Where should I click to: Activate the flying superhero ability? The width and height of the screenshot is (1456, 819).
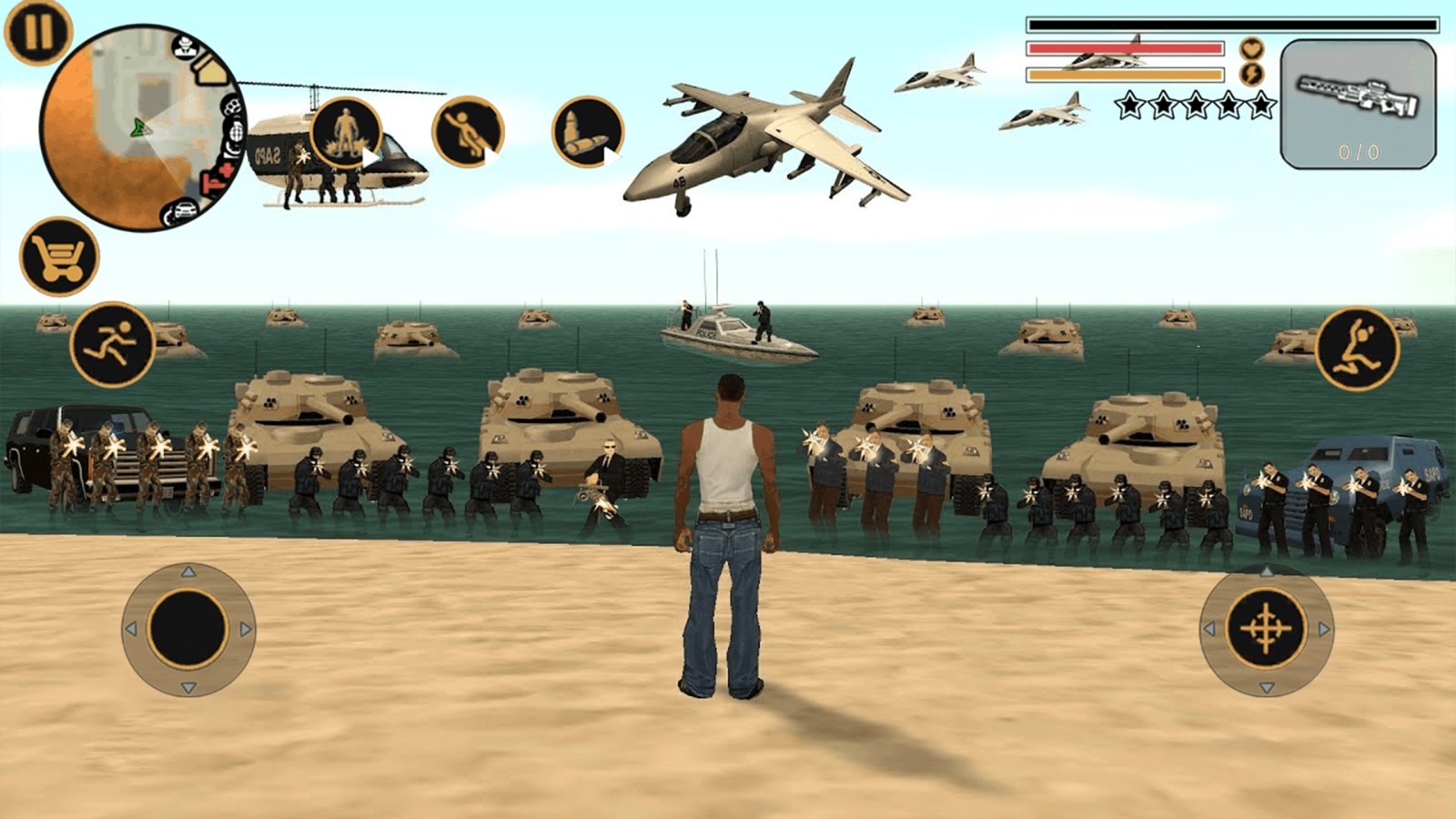pyautogui.click(x=468, y=132)
